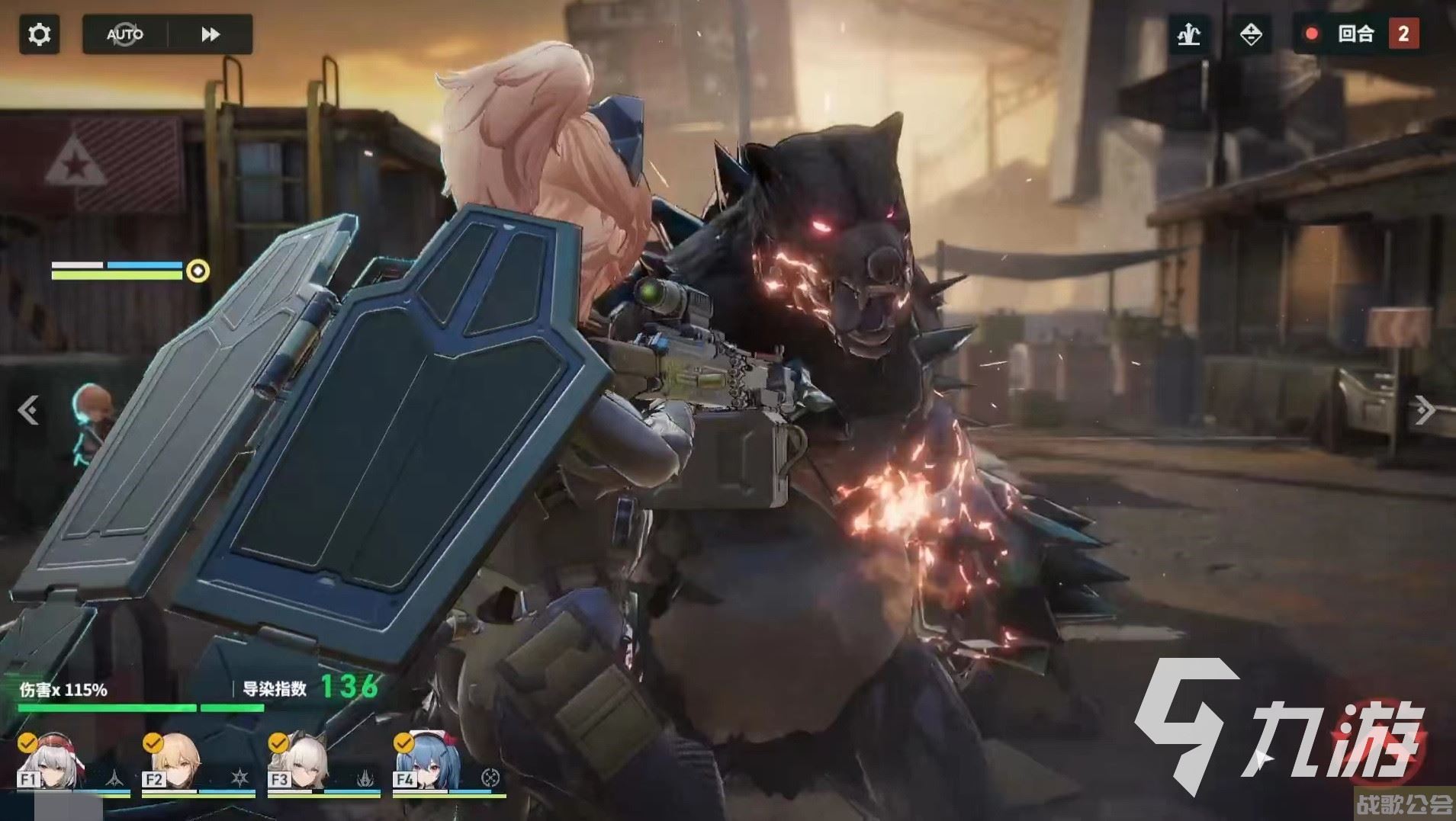Activate the fast-forward speed button
This screenshot has height=821, width=1456.
pyautogui.click(x=211, y=34)
